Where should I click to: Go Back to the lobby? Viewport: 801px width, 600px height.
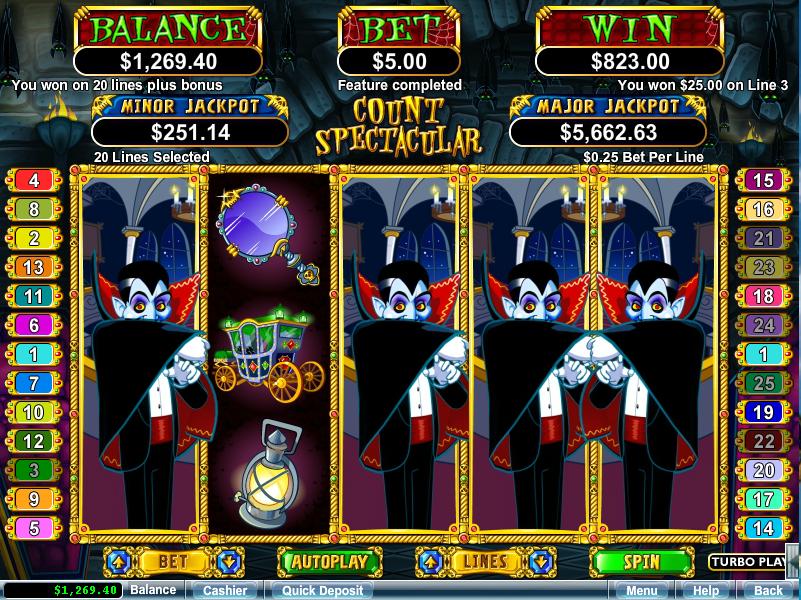coord(768,590)
